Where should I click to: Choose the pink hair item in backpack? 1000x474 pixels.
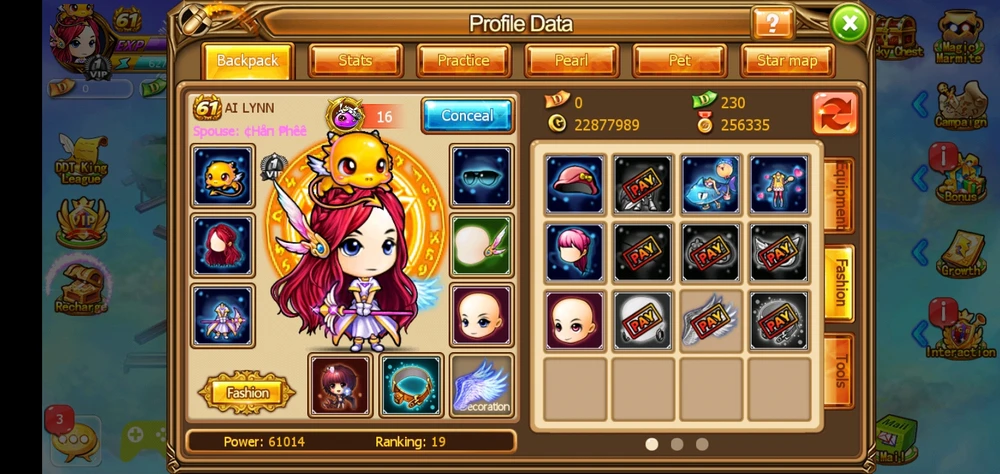575,252
